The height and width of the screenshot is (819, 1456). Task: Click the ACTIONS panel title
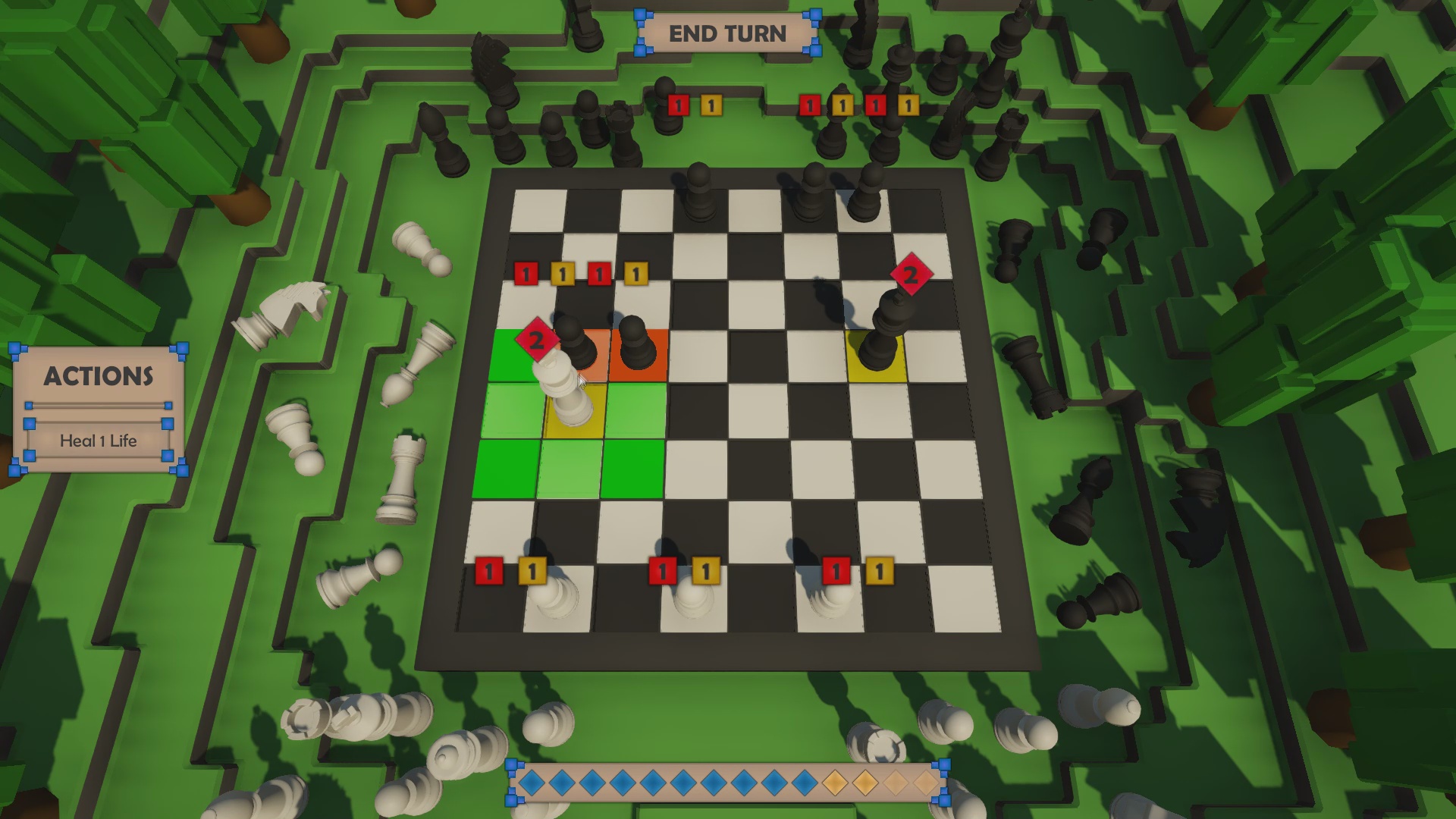click(x=99, y=377)
